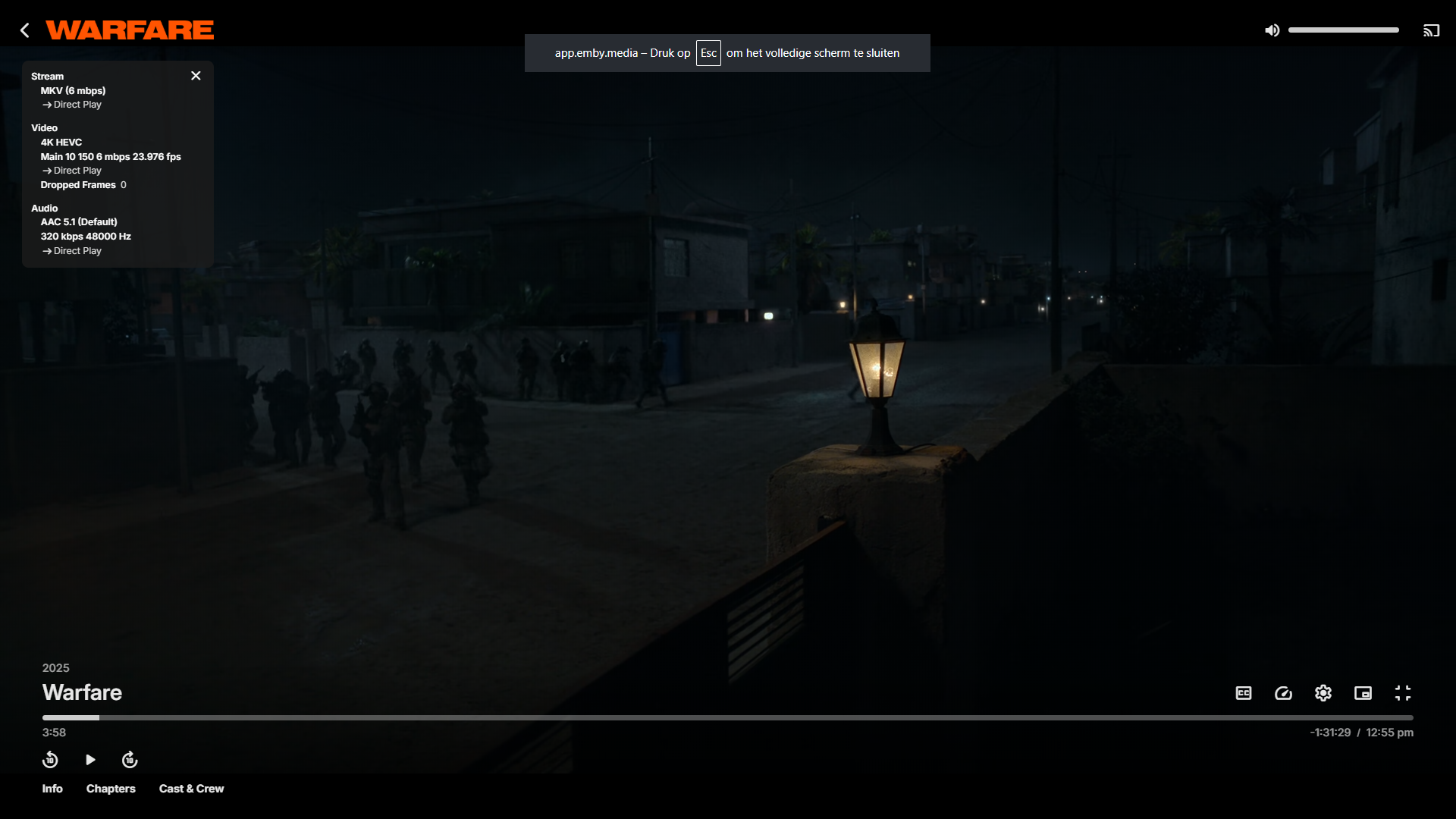Adjust the volume slider
Screen dimensions: 1456x819
(x=1343, y=30)
